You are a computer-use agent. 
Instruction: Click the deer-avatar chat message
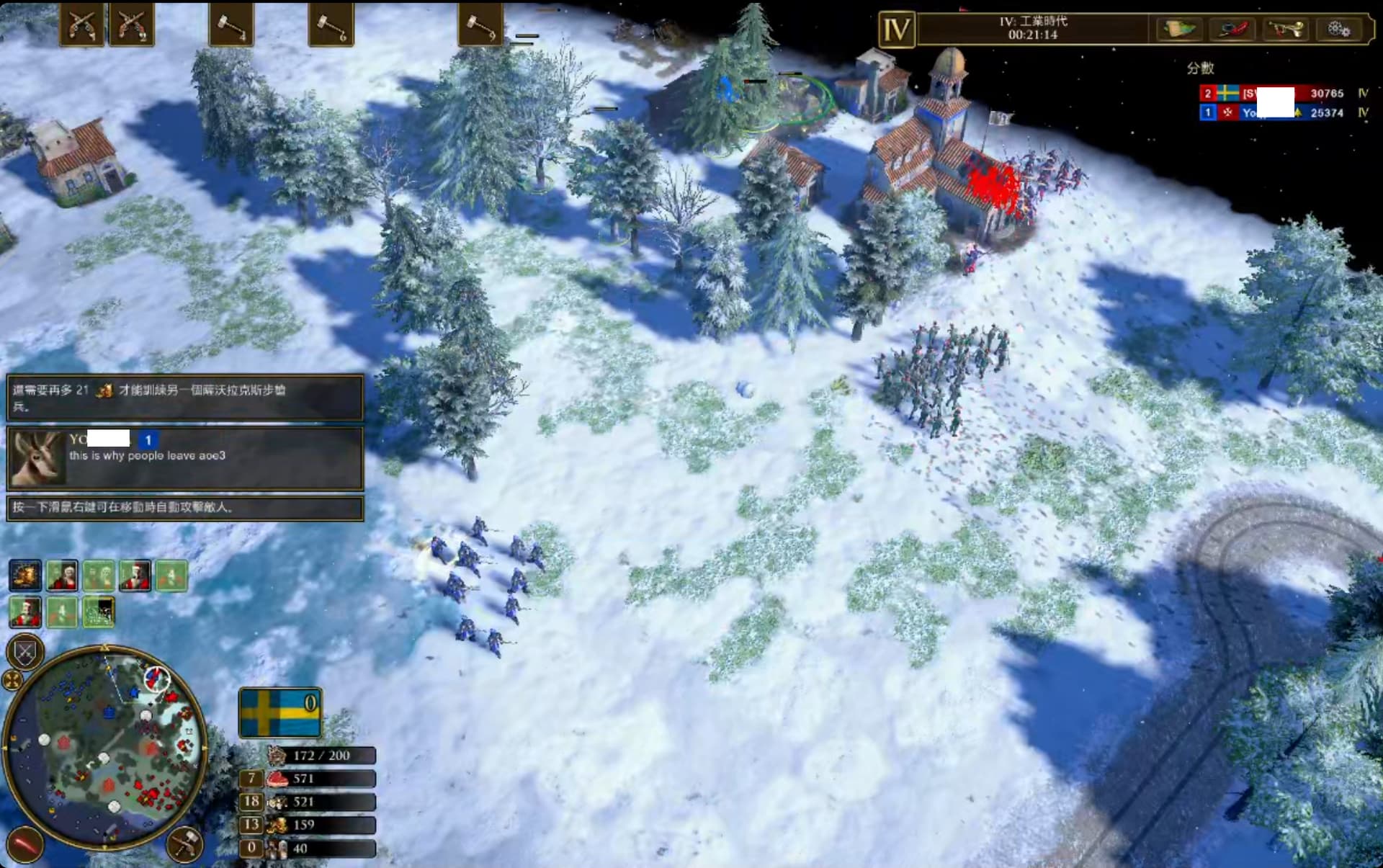coord(184,458)
